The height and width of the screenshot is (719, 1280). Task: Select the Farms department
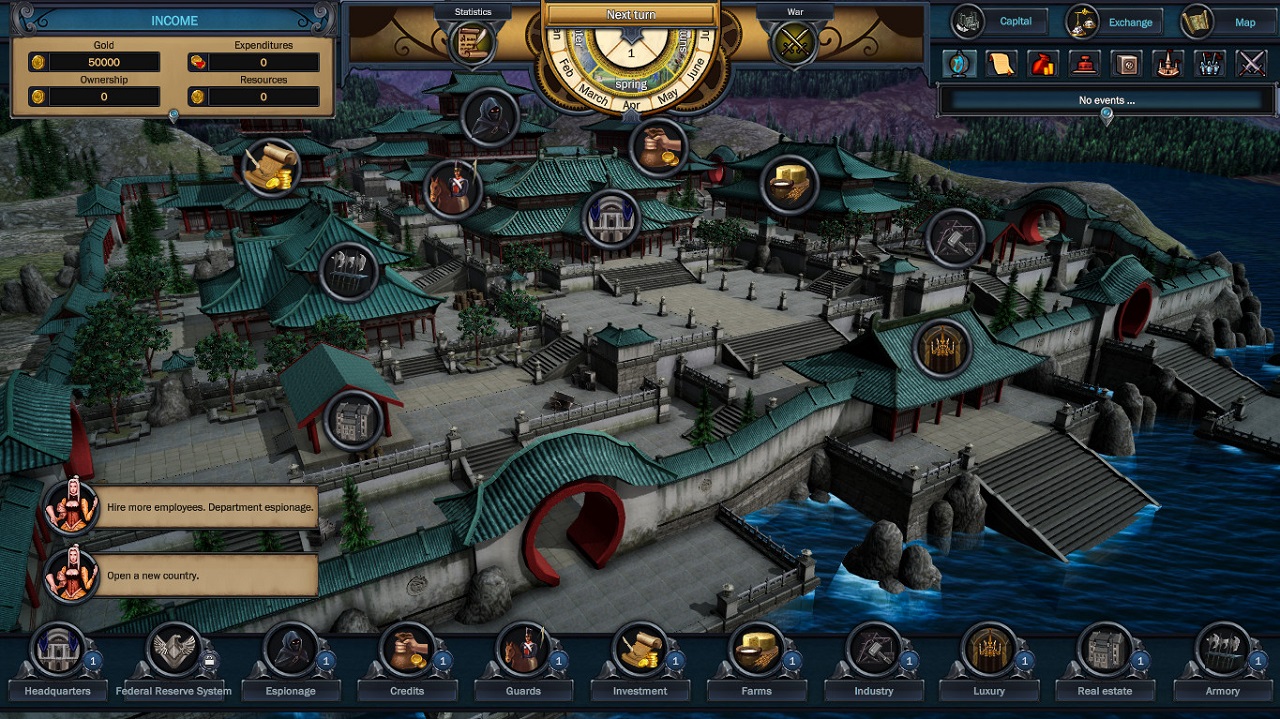tap(757, 650)
